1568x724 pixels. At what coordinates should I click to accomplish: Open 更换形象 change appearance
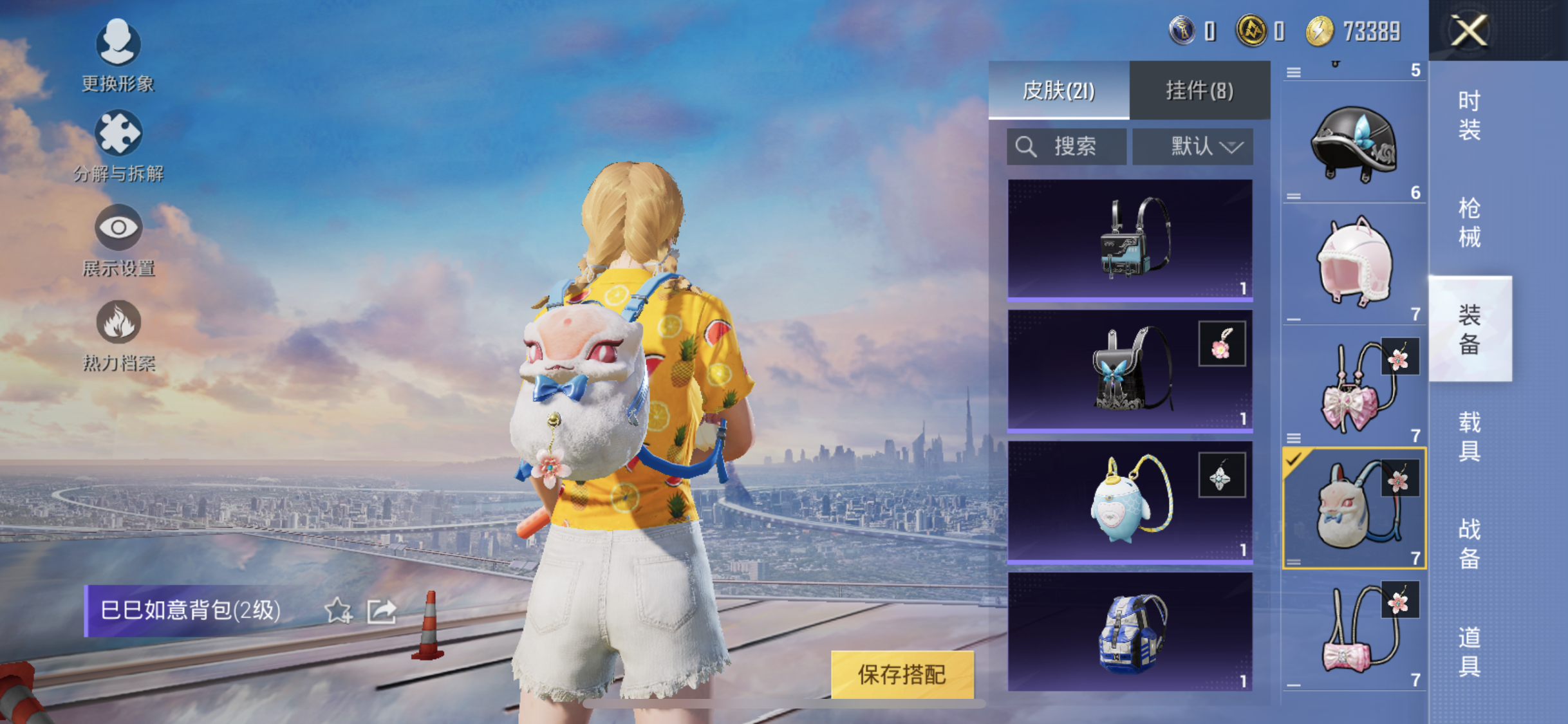pyautogui.click(x=118, y=55)
